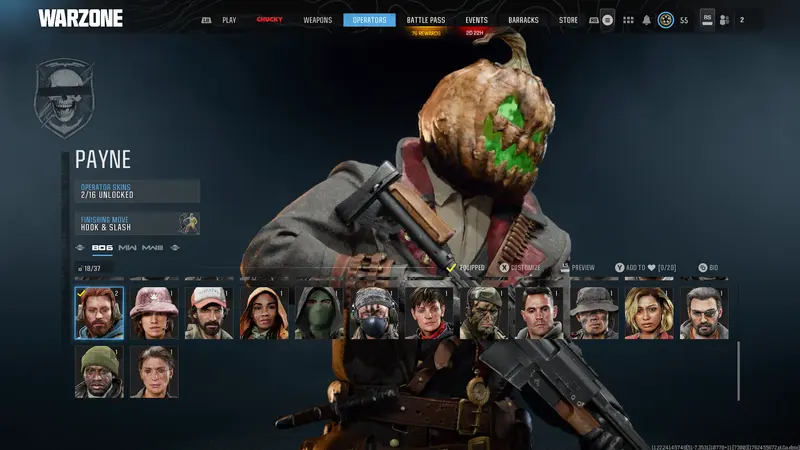Screen dimensions: 800x450
Task: Pick the green-hooded masked operator
Action: point(319,313)
